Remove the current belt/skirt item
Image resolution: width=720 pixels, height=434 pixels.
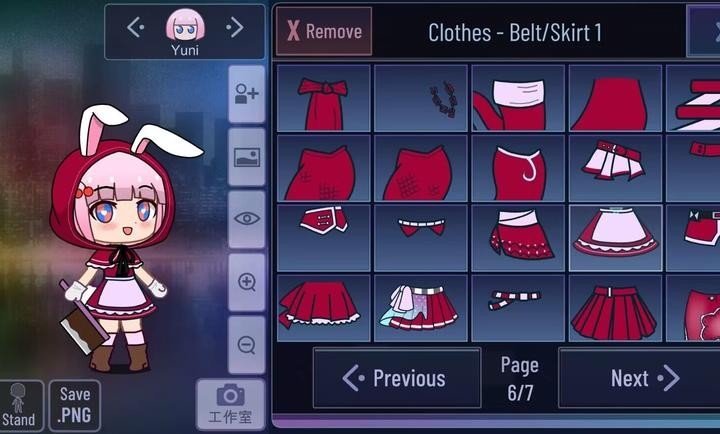[x=323, y=31]
